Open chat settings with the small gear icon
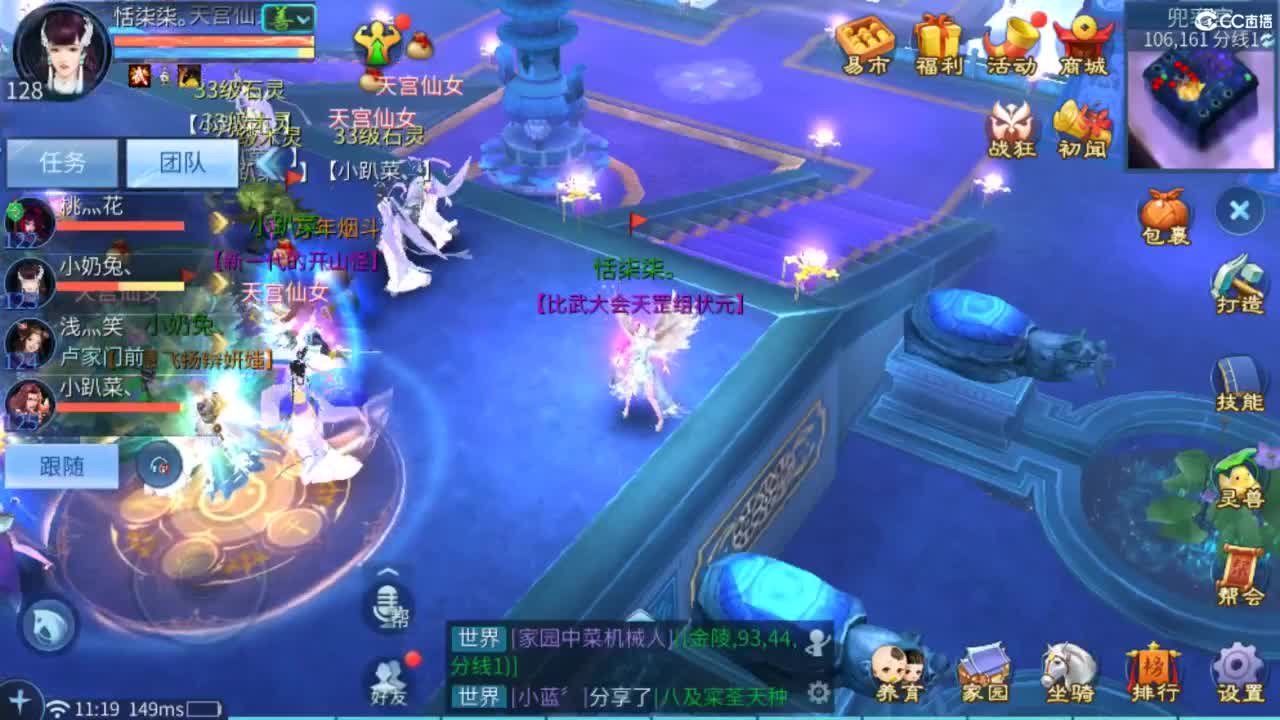 pos(818,689)
